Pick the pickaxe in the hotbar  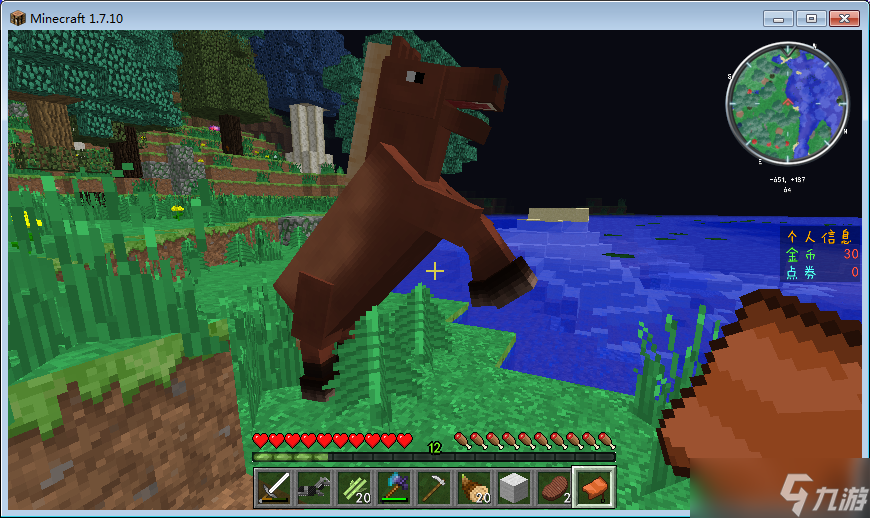[x=433, y=488]
